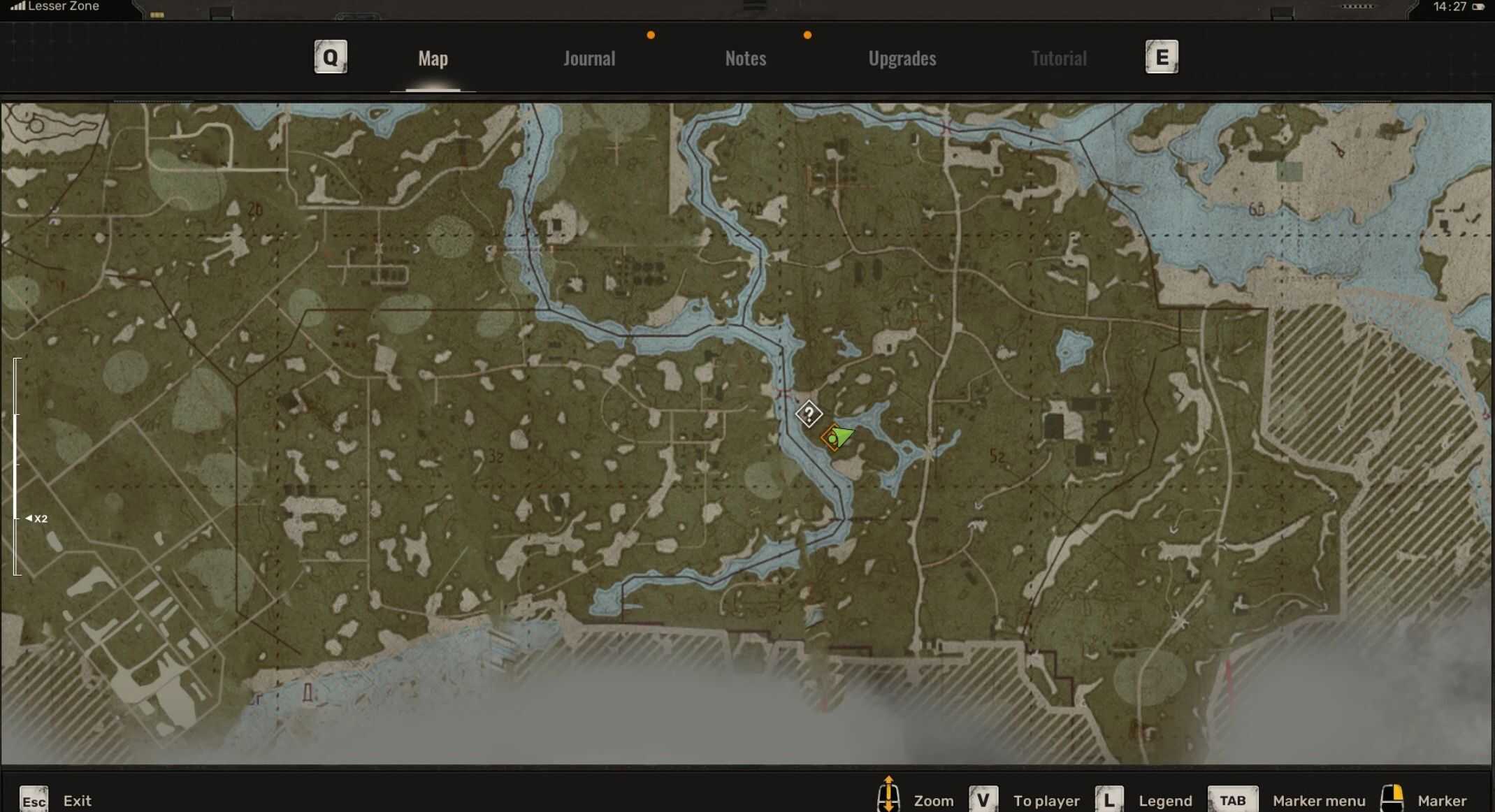Open the Notes tab

coord(745,58)
